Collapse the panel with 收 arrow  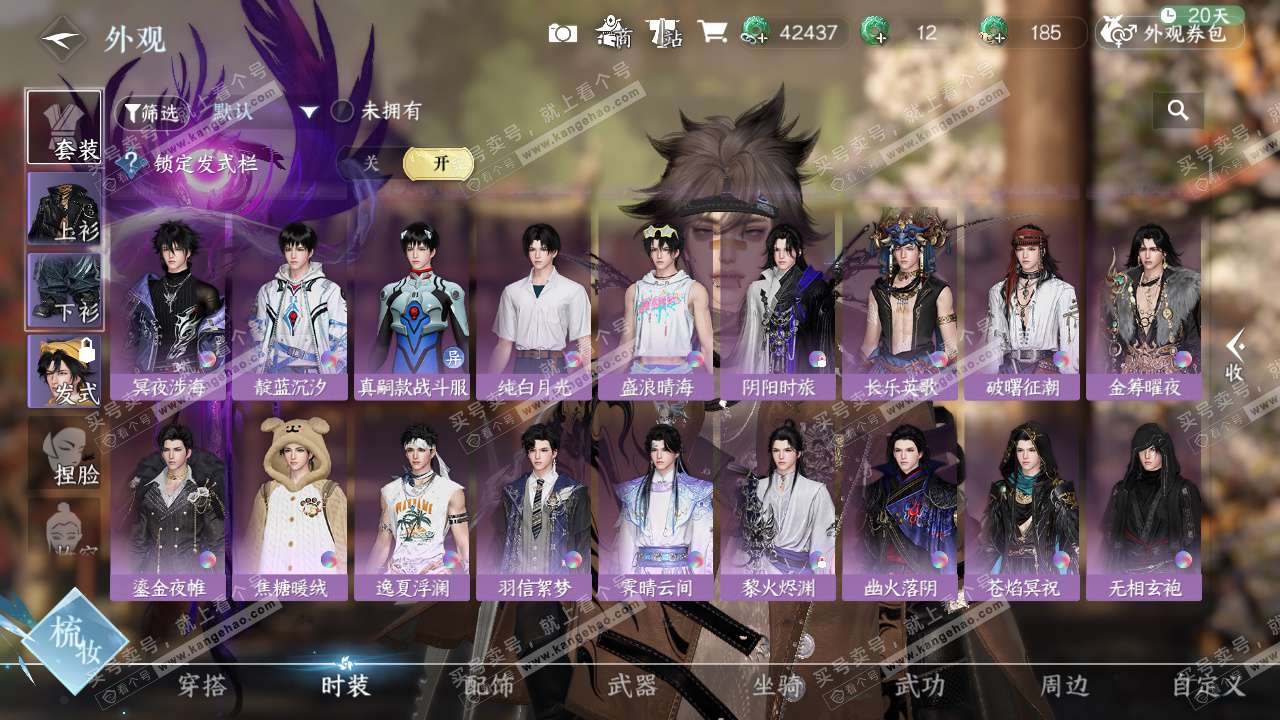click(x=1235, y=355)
